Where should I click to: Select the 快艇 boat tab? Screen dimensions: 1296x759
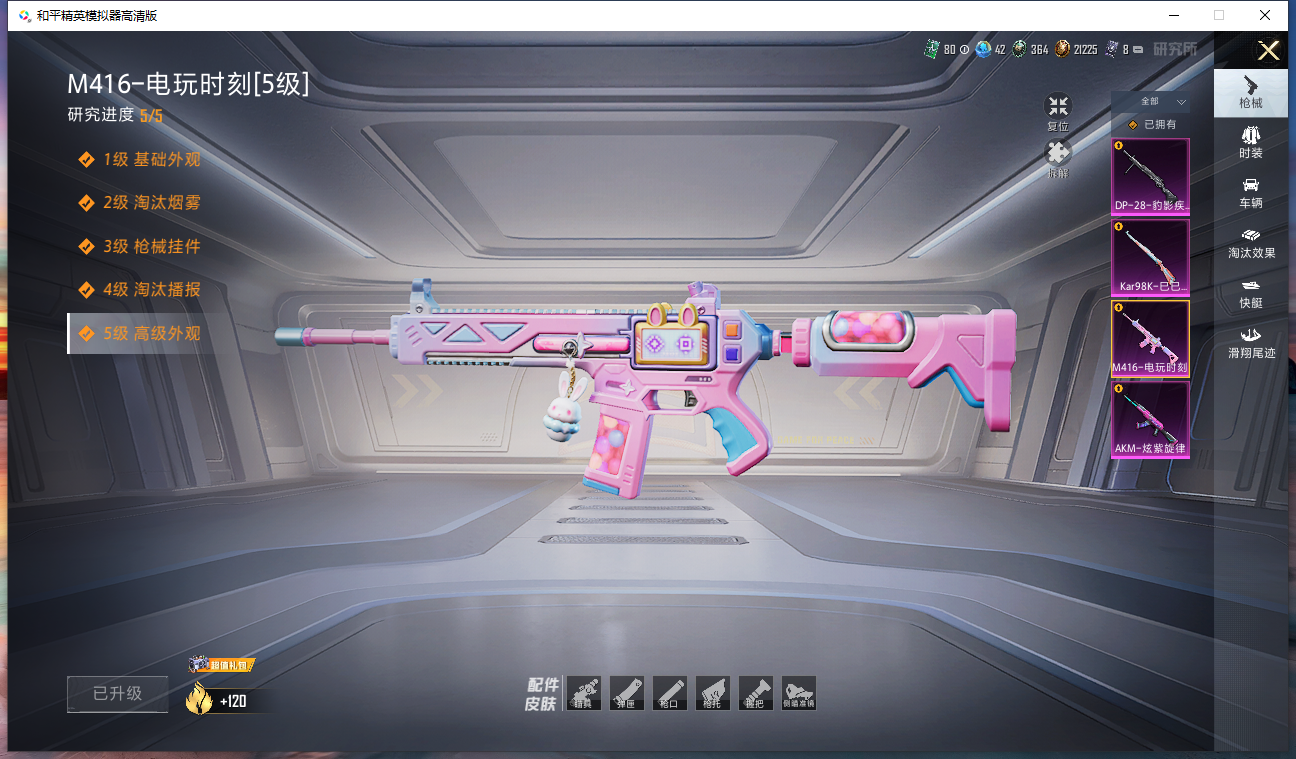point(1250,292)
